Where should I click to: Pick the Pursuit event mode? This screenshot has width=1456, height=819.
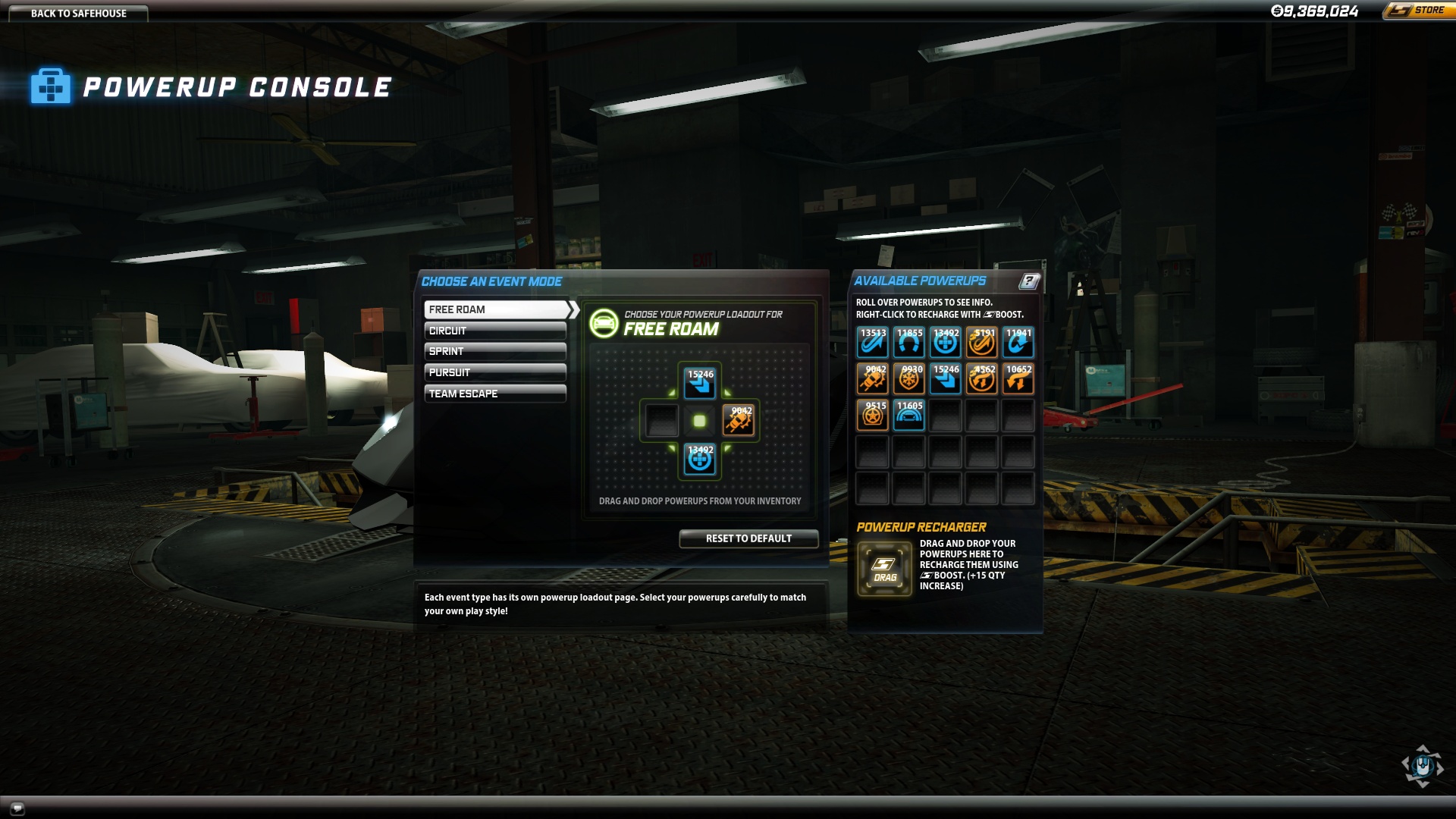[x=495, y=372]
